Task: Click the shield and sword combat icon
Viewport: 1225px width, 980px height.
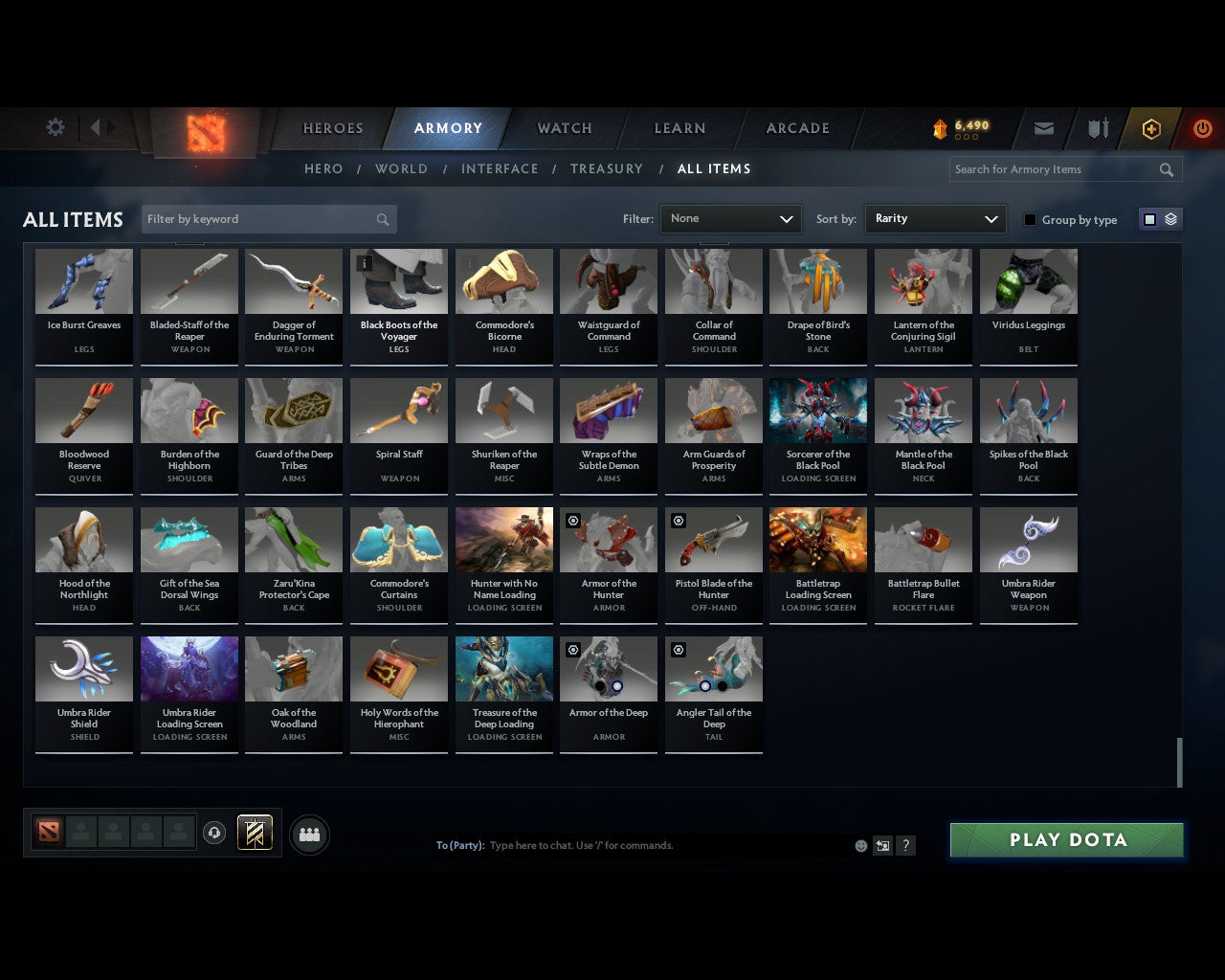Action: (1097, 127)
